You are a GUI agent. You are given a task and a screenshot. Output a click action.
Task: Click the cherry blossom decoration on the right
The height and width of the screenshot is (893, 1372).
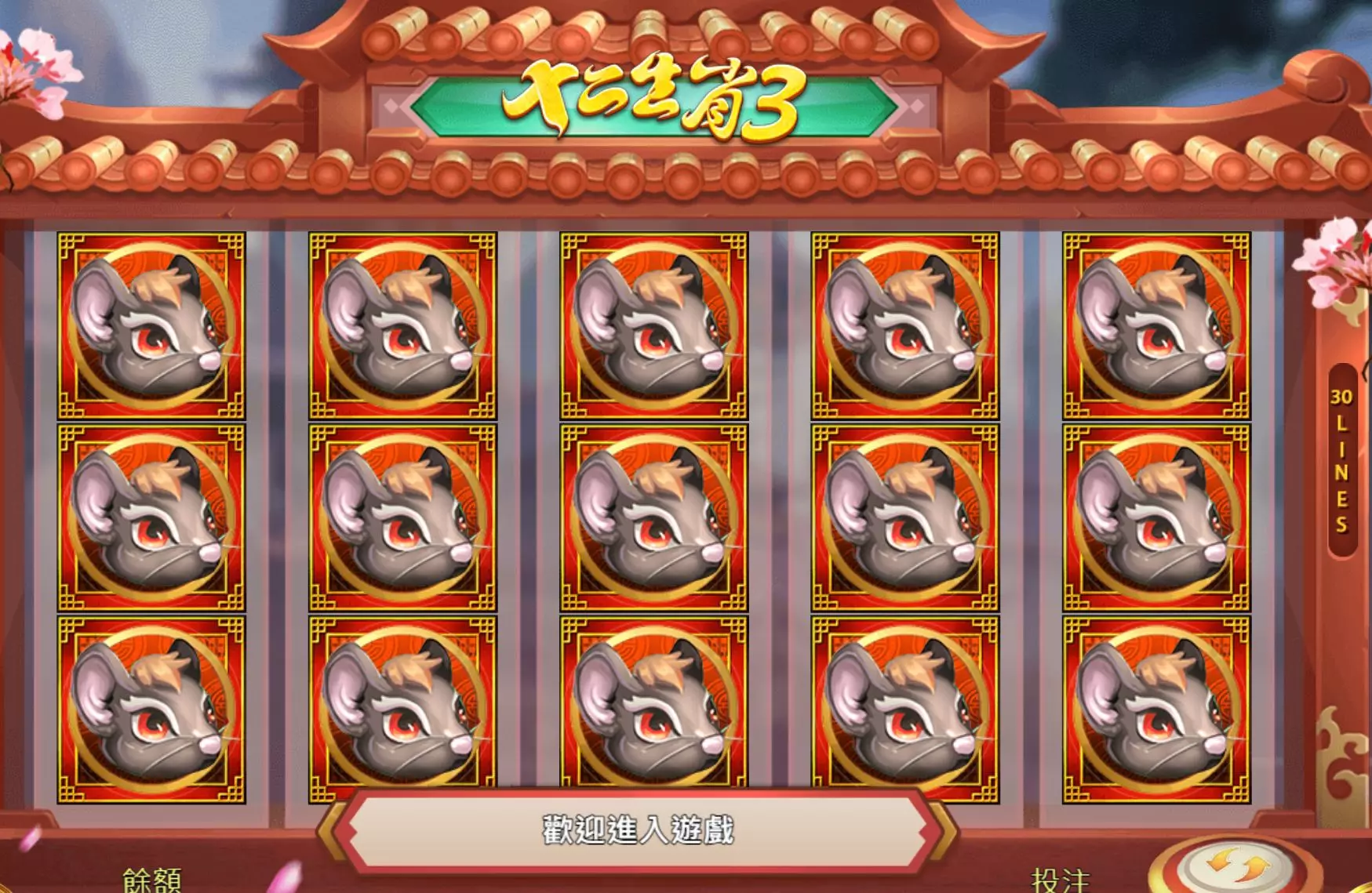click(x=1334, y=259)
